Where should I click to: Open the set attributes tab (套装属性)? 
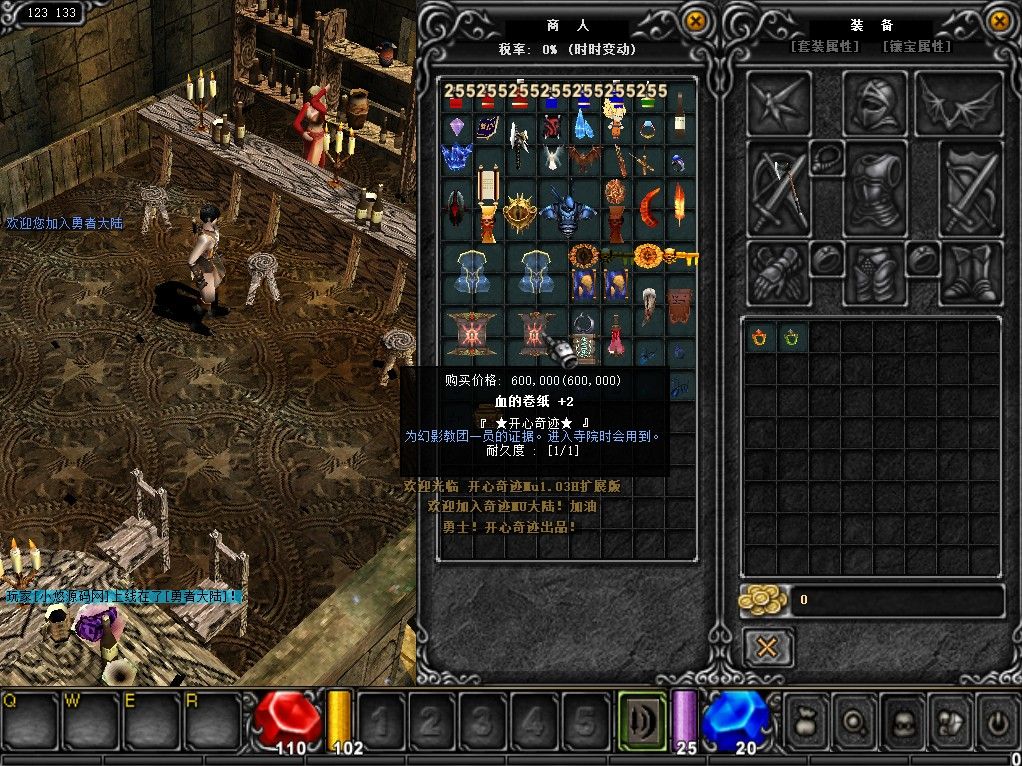[x=825, y=47]
